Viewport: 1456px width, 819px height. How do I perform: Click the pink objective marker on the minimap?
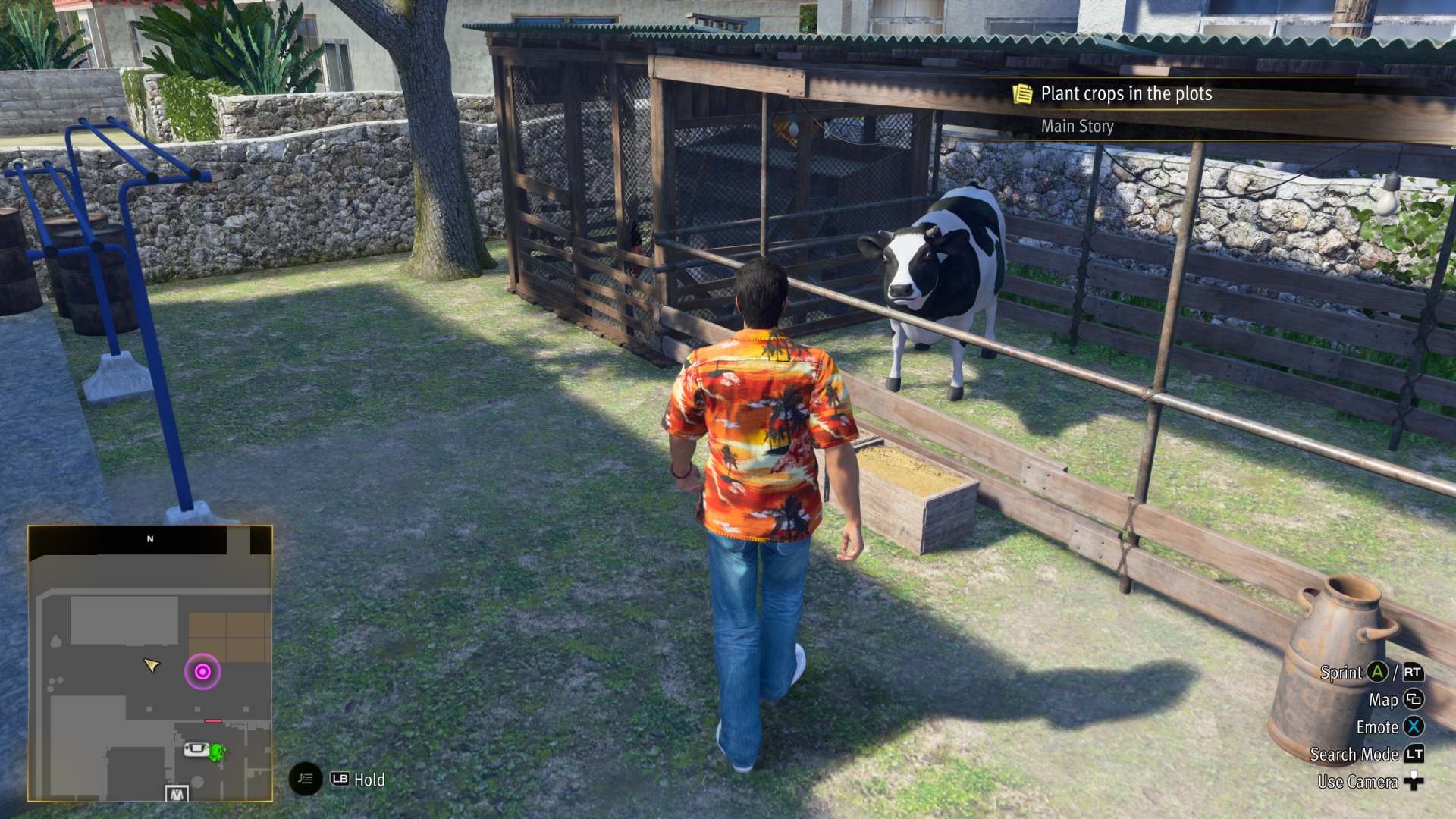point(202,672)
